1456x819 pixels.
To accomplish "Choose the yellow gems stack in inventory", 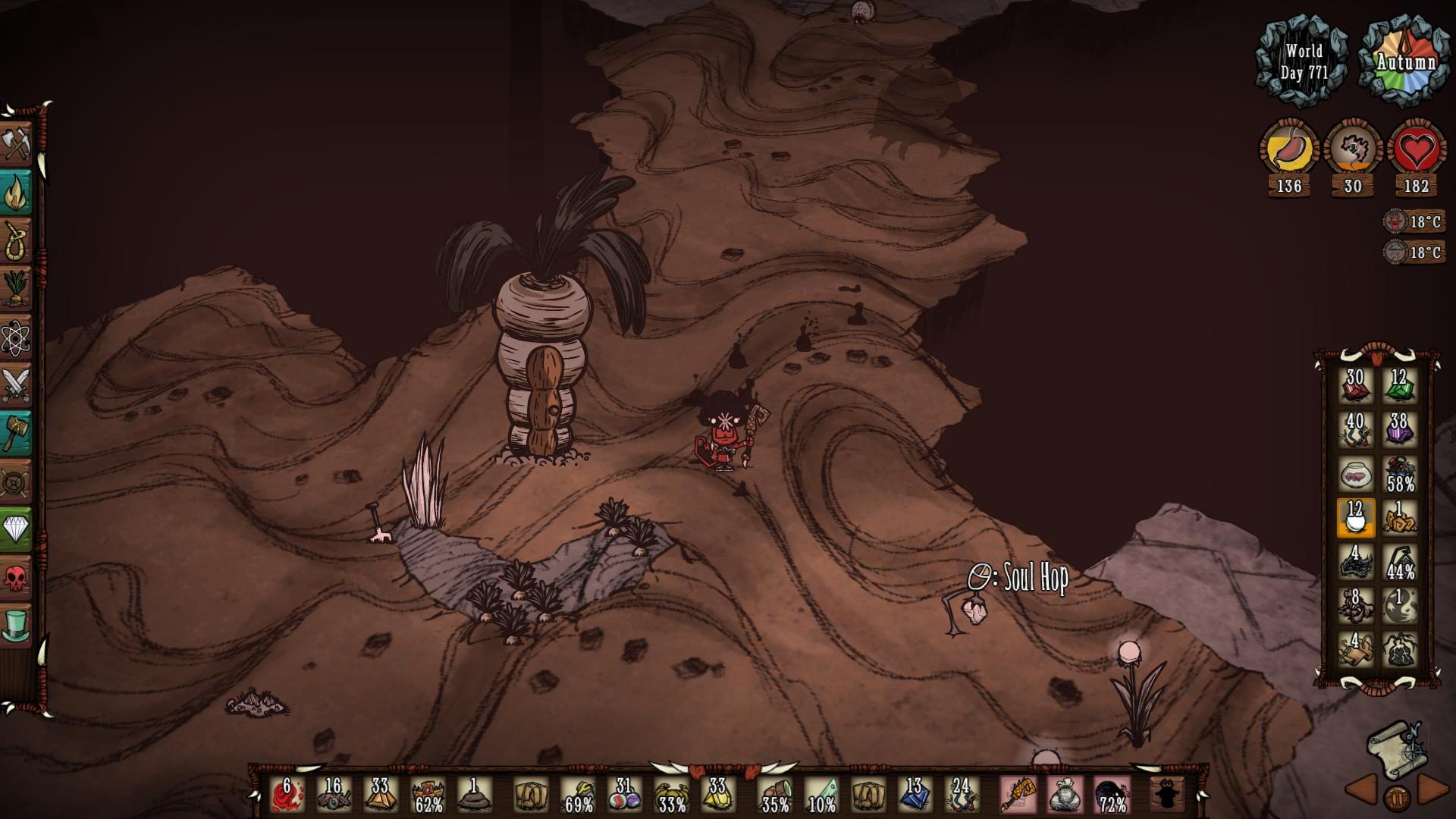I will [717, 795].
